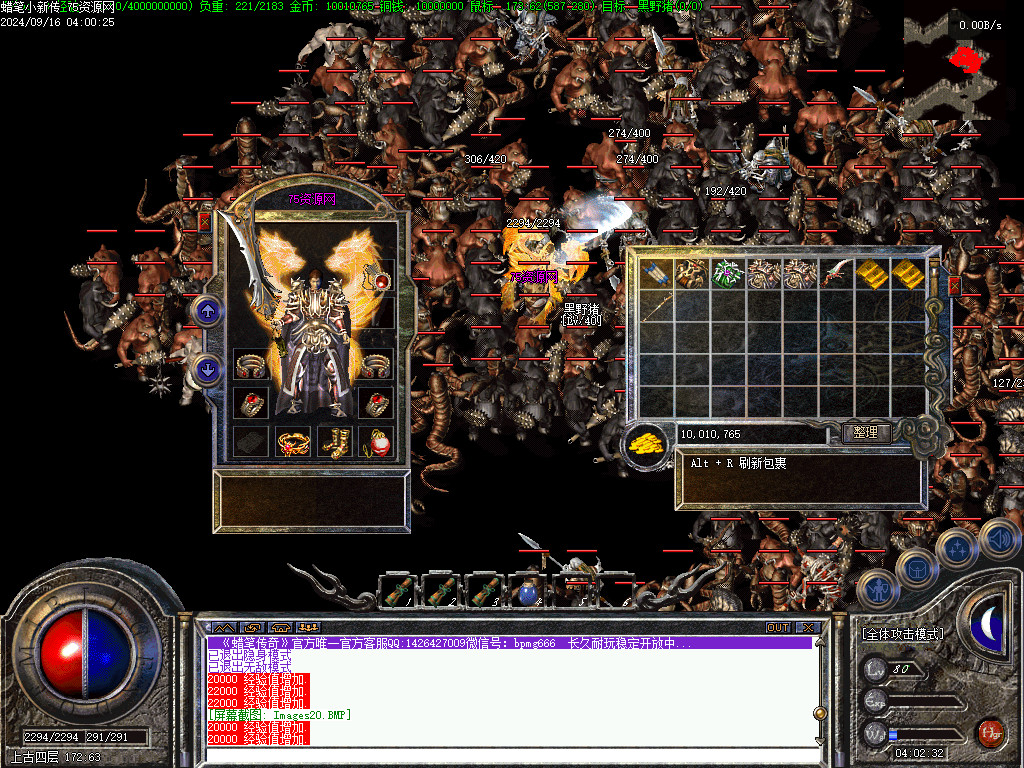Click the 整理 sort button in the bag
Viewport: 1024px width, 768px height.
pos(866,433)
